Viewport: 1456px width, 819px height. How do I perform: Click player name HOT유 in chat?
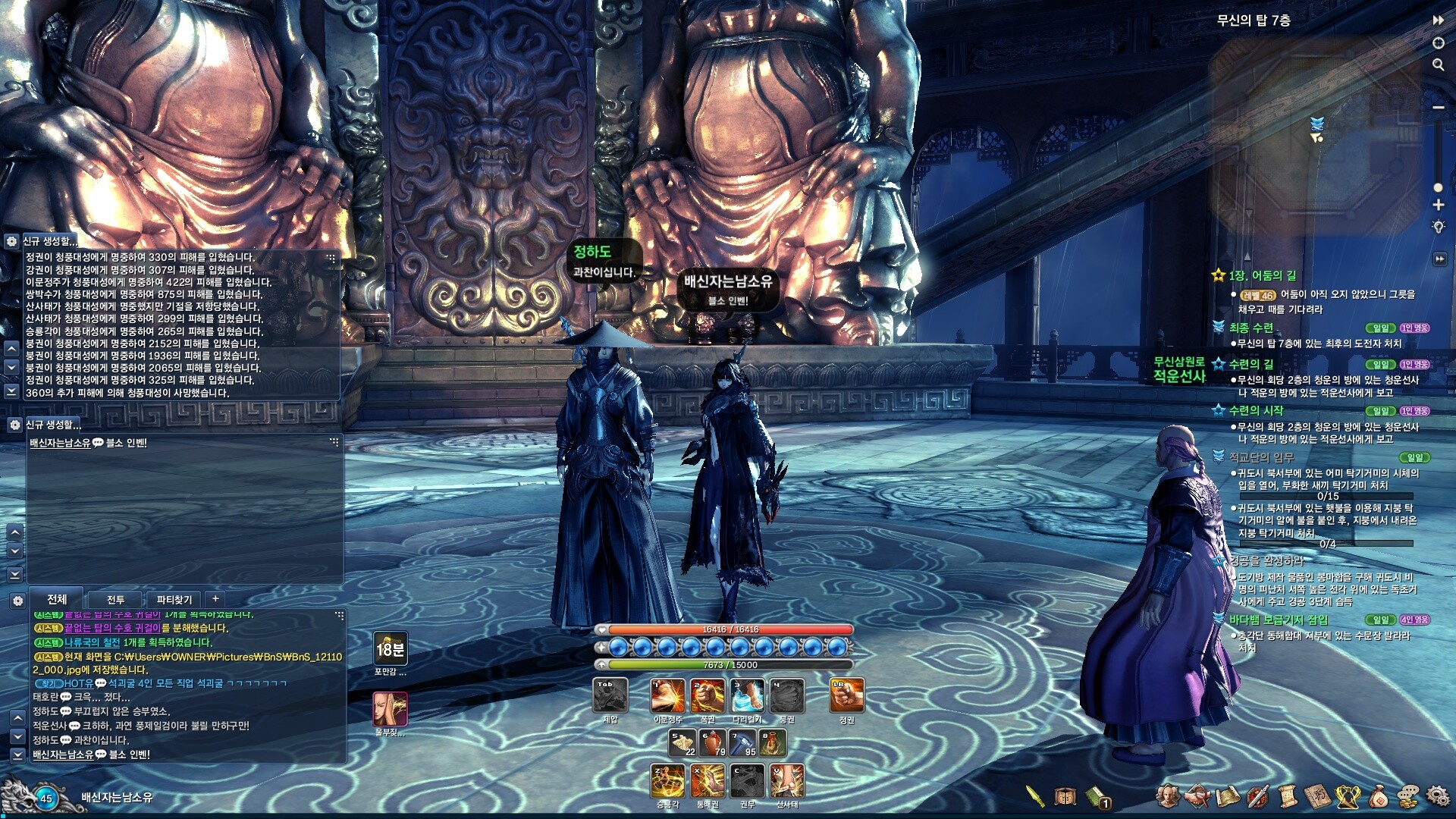click(78, 683)
